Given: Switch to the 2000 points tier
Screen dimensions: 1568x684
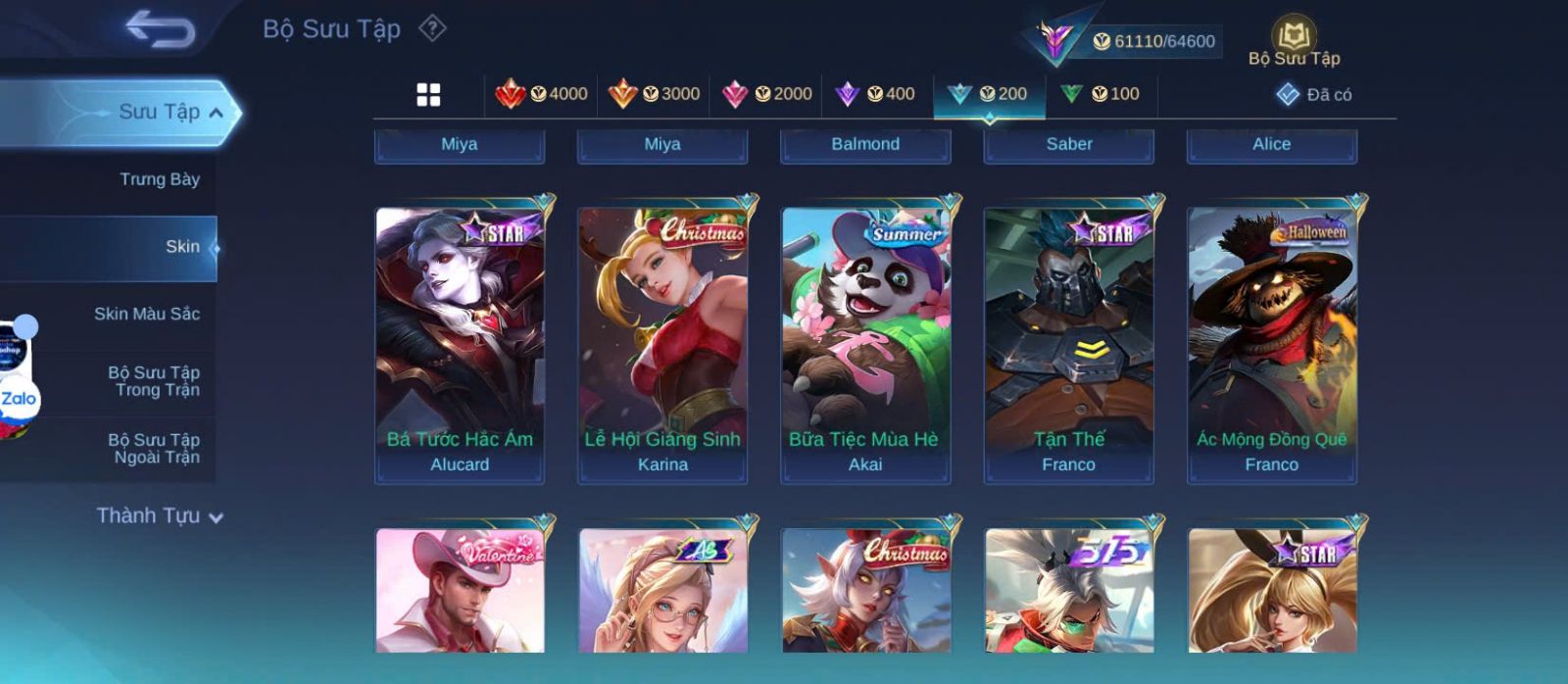Looking at the screenshot, I should tap(766, 94).
